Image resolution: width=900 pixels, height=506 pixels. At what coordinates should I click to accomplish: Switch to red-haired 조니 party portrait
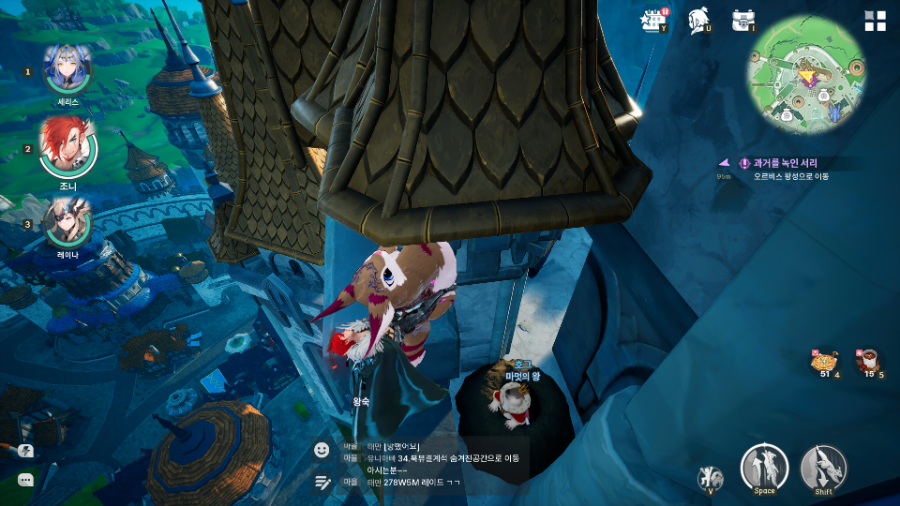click(67, 146)
